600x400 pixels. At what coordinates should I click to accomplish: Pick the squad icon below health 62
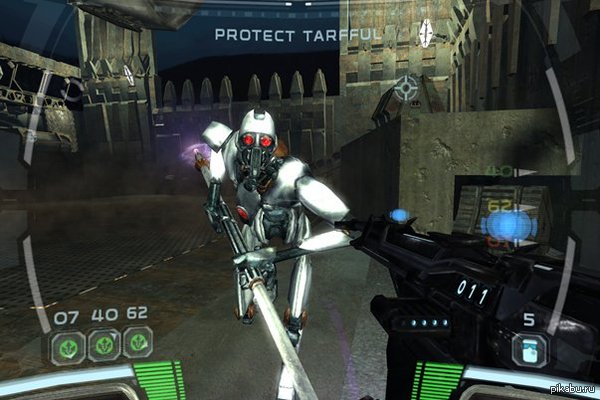pyautogui.click(x=137, y=343)
